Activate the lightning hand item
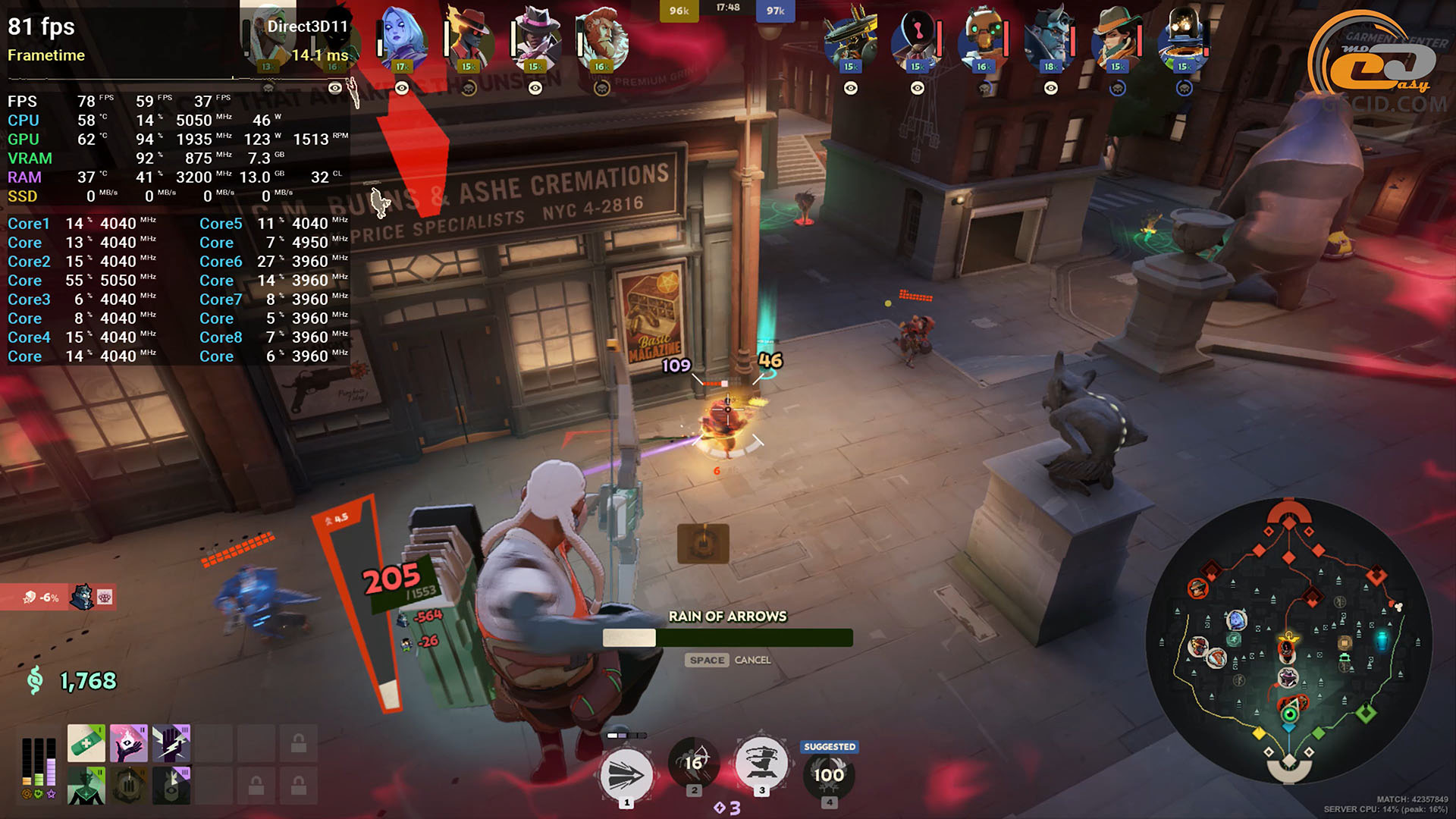Viewport: 1456px width, 819px height. (x=171, y=743)
